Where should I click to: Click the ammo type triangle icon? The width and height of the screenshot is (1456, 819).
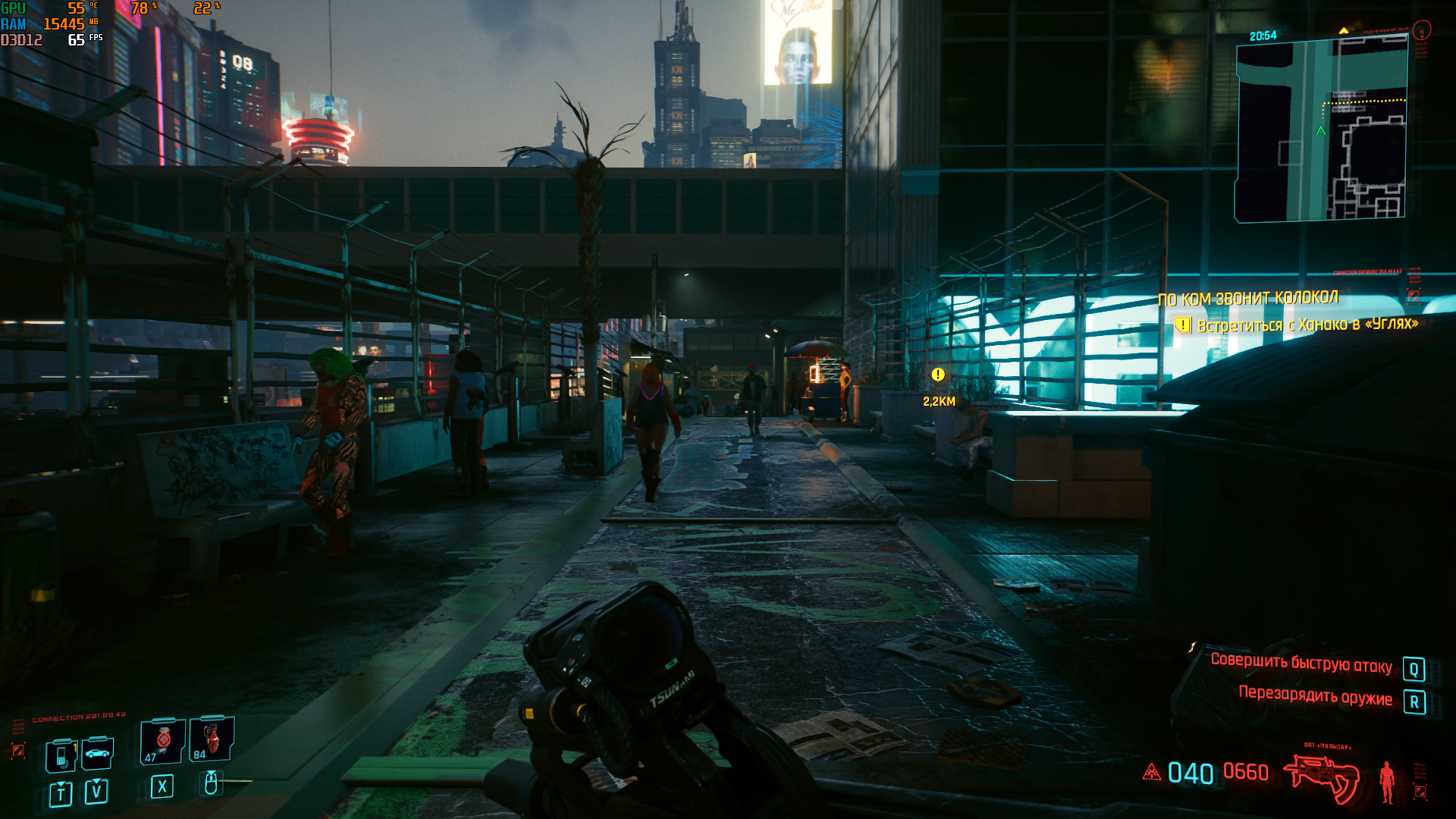pyautogui.click(x=1151, y=773)
